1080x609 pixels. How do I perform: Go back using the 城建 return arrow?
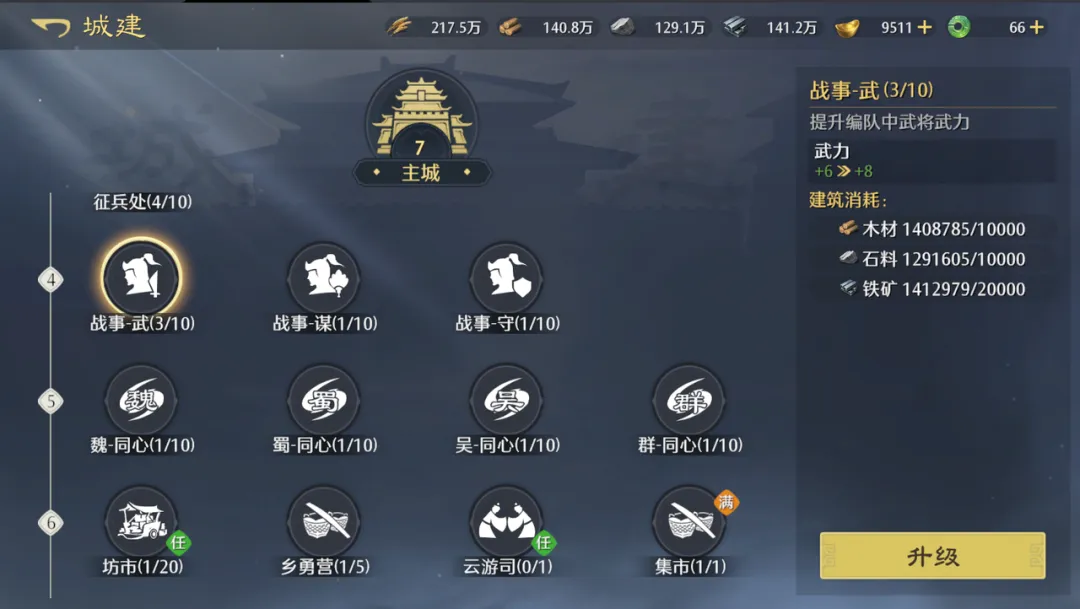[51, 27]
